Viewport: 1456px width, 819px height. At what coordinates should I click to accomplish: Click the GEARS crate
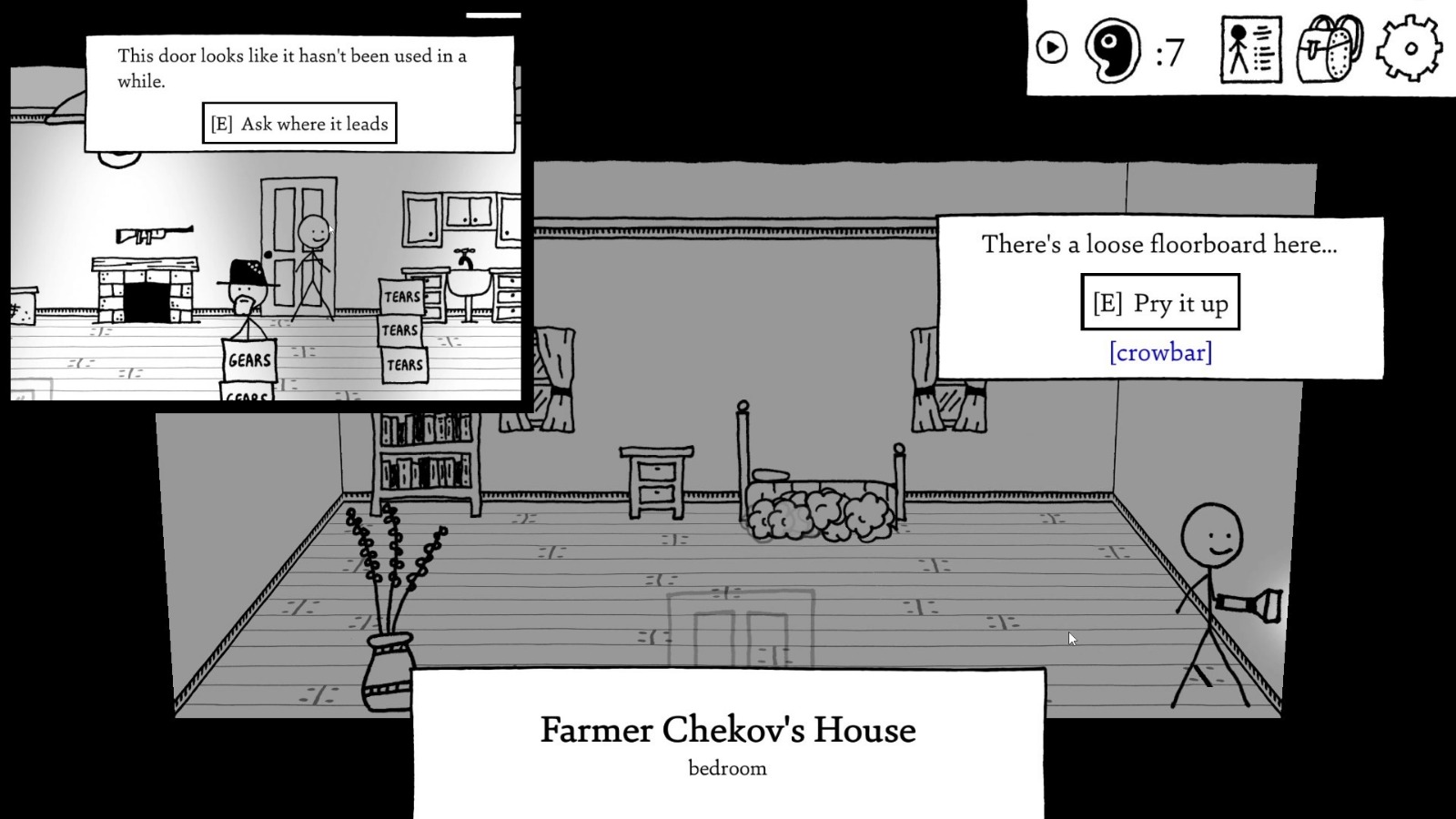click(x=248, y=362)
